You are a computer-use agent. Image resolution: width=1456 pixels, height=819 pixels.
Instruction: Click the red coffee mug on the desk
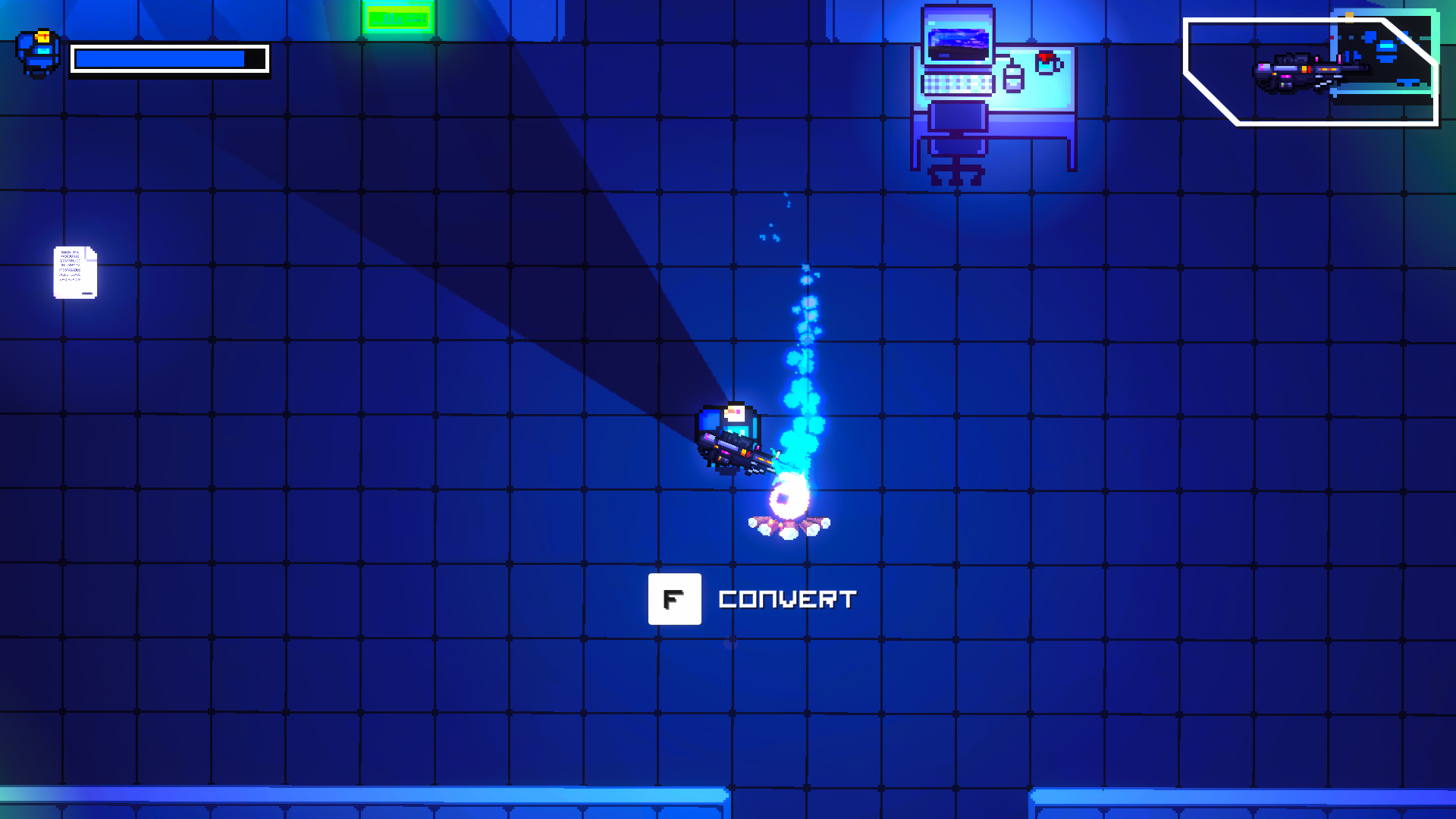[x=1047, y=62]
